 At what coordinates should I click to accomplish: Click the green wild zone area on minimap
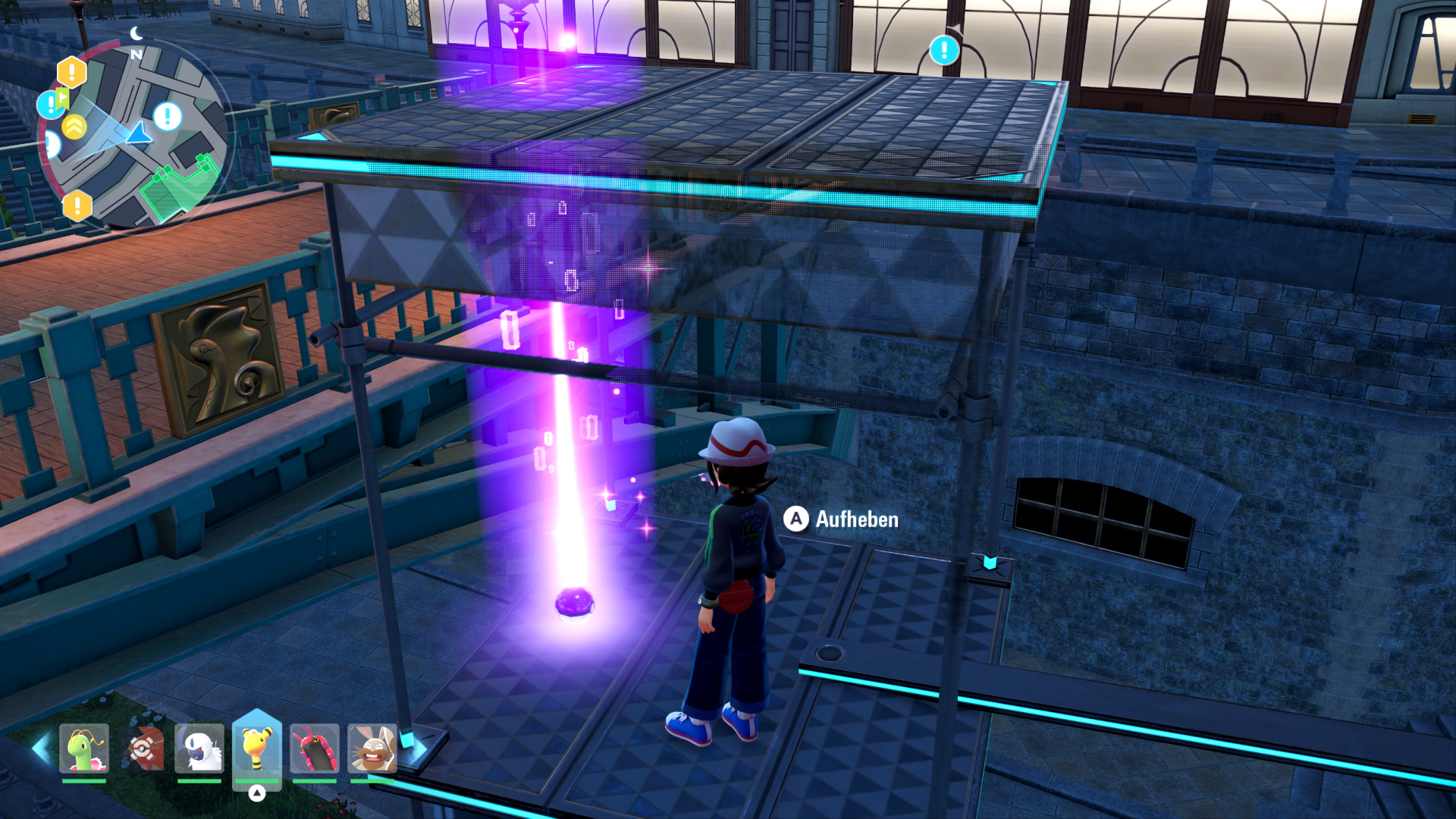click(180, 188)
